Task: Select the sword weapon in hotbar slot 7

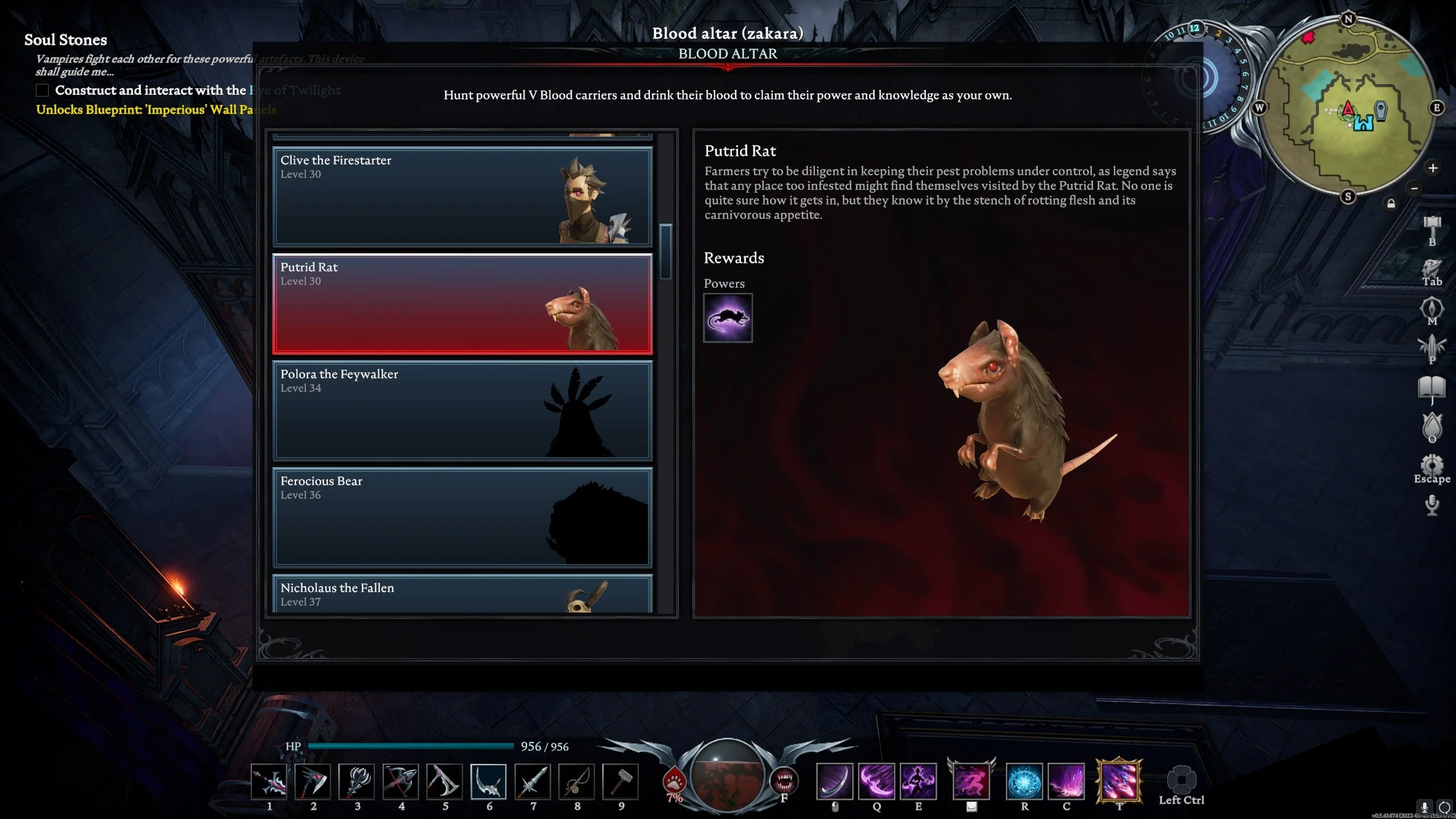Action: [x=533, y=782]
